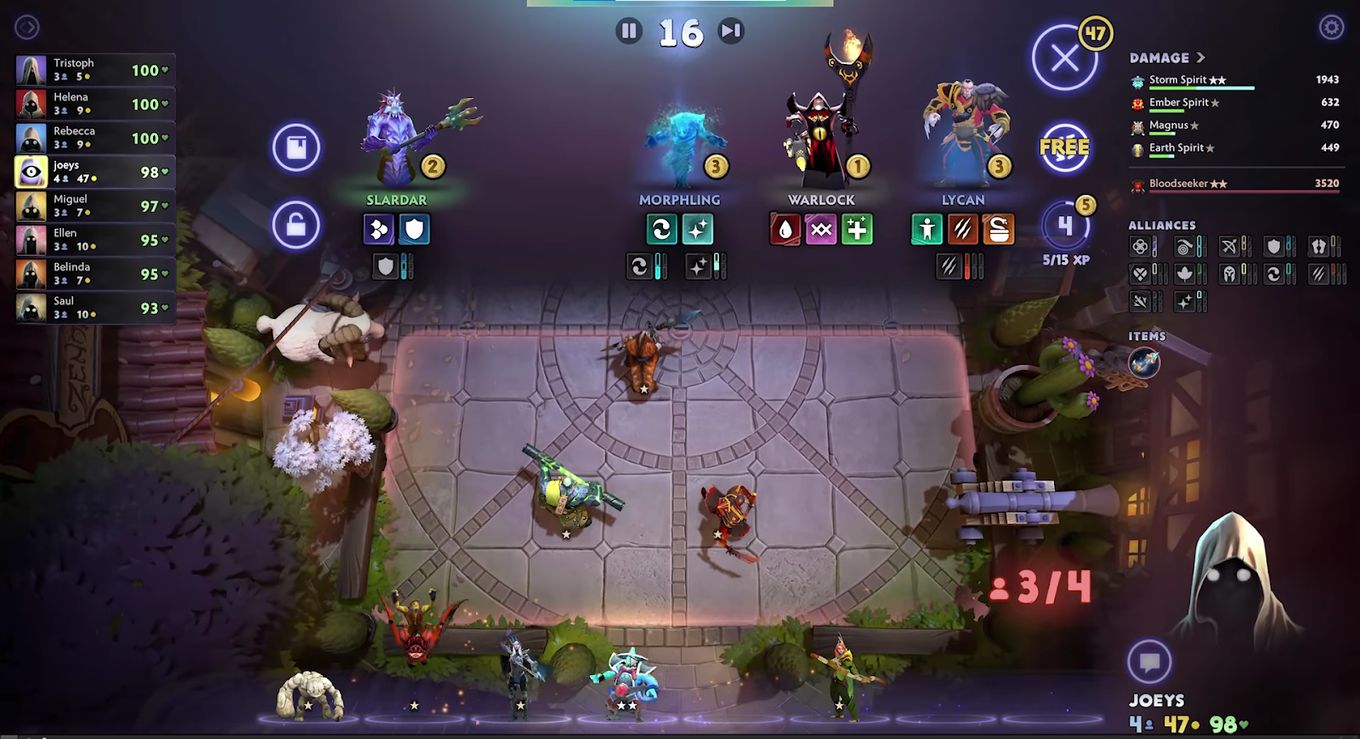Close the shop with the X button
This screenshot has width=1360, height=739.
click(1064, 58)
